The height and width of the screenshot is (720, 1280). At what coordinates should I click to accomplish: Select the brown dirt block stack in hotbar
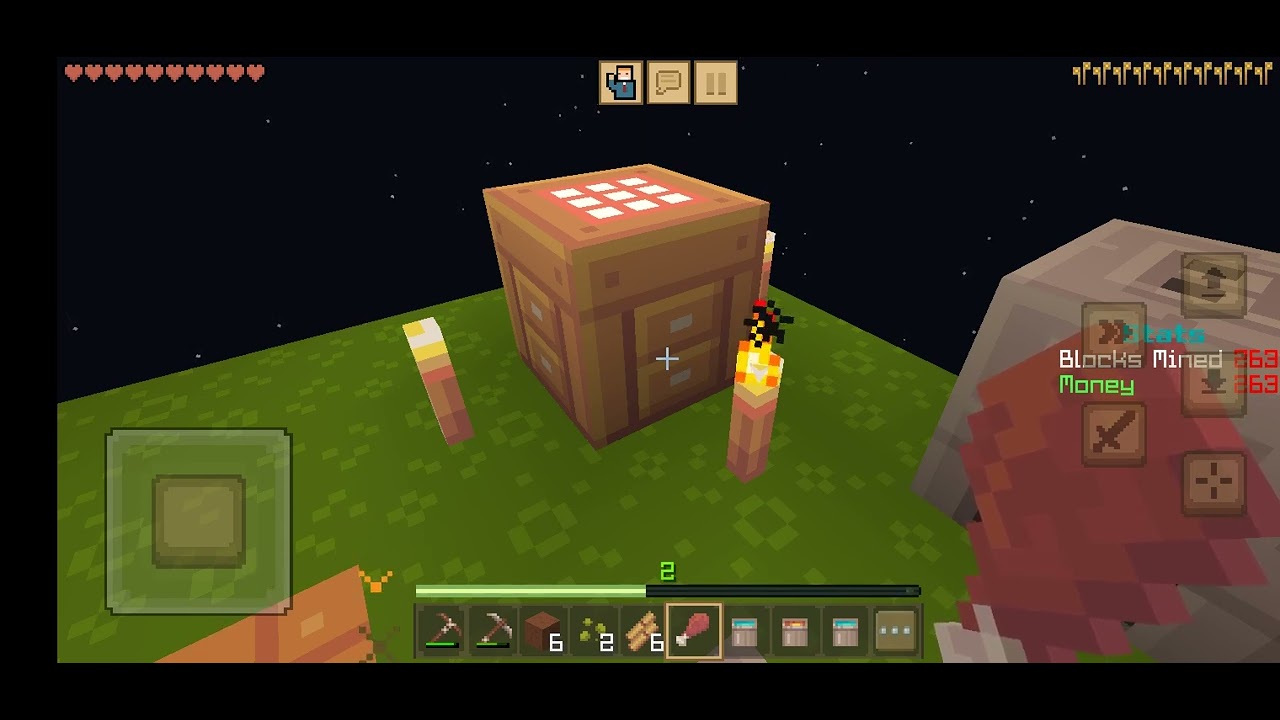click(x=543, y=632)
